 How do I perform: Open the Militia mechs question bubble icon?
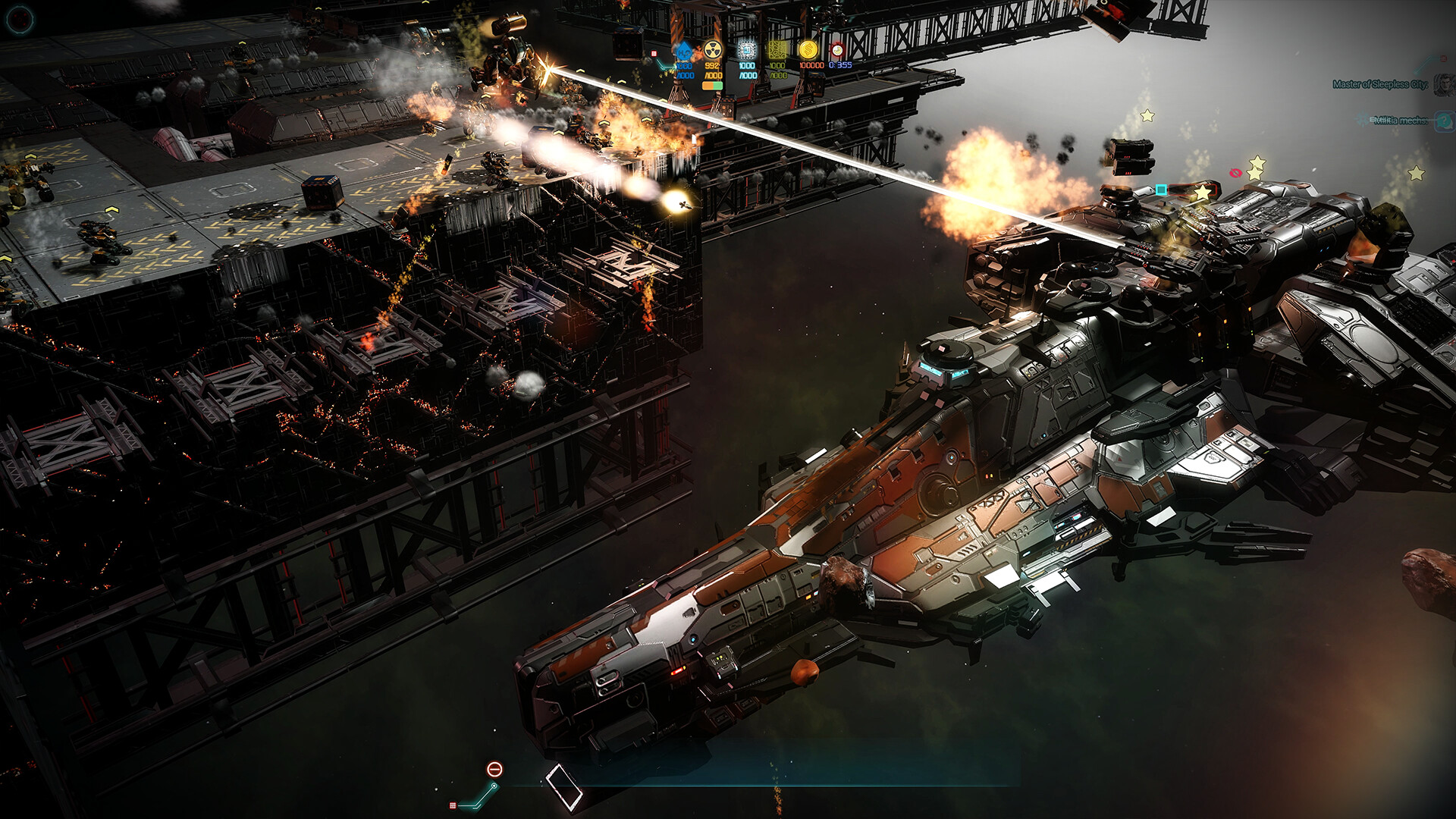click(1444, 121)
